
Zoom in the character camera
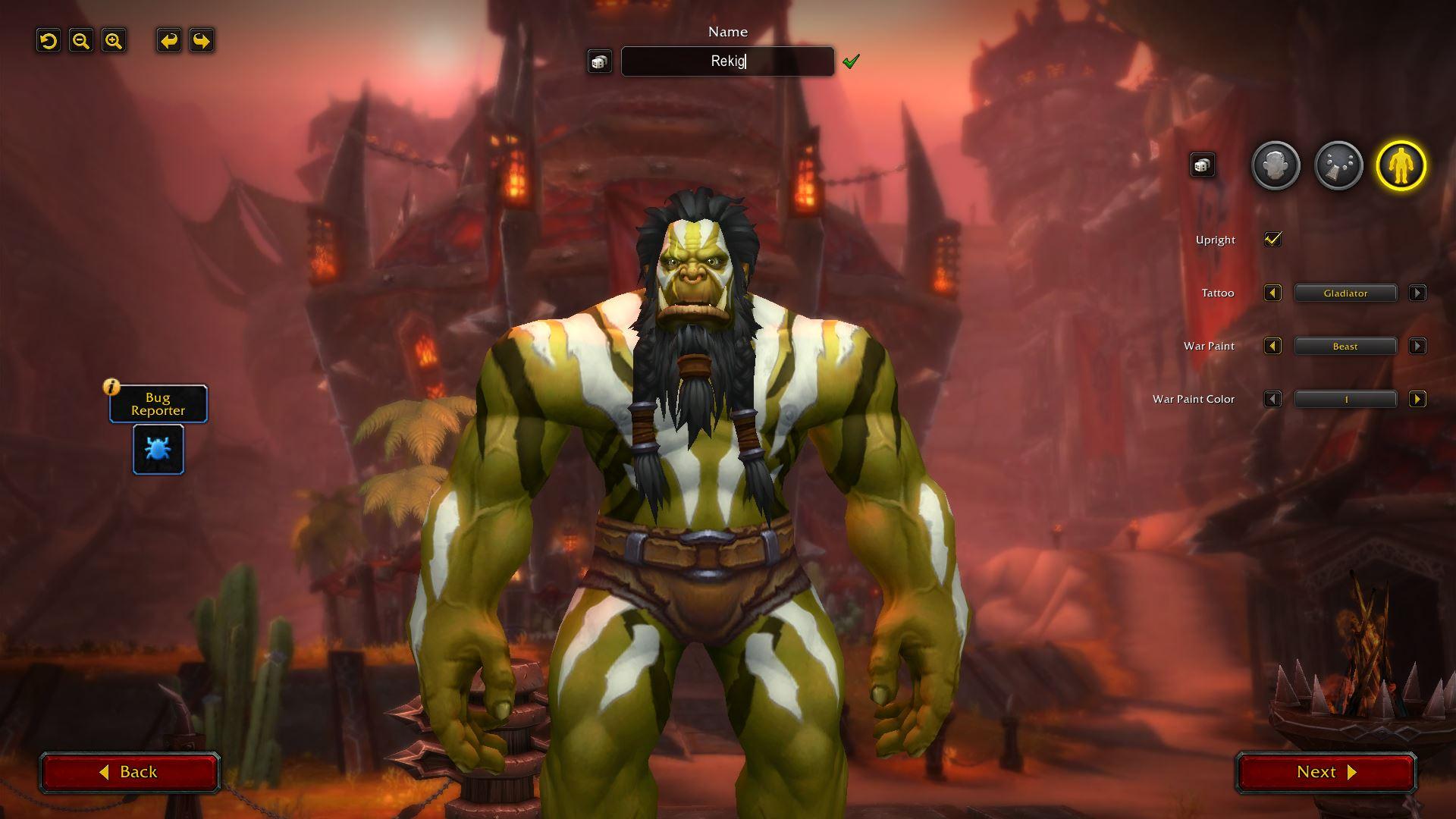pyautogui.click(x=114, y=41)
